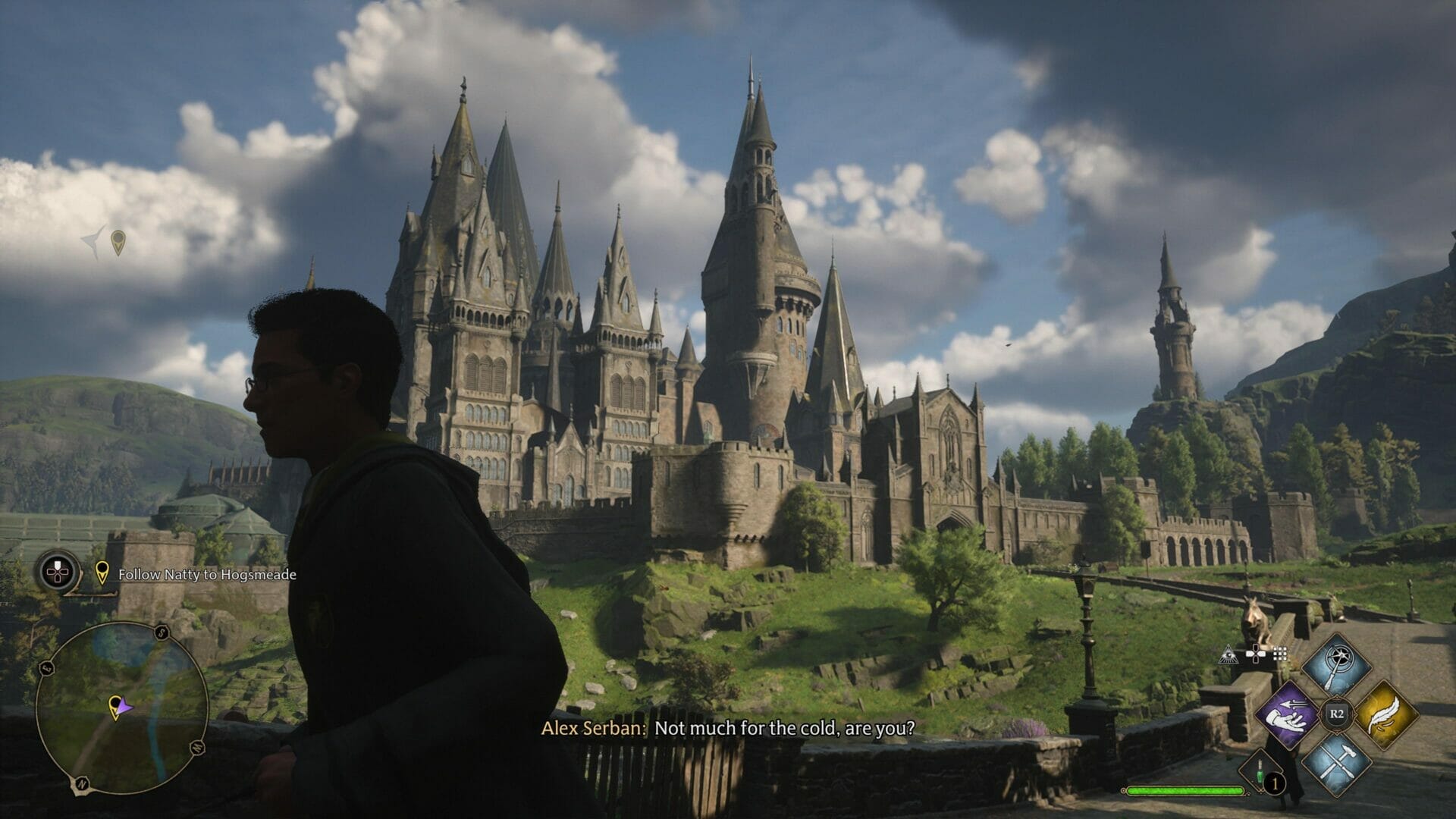Viewport: 1456px width, 819px height.
Task: Click the Follow Natty to Hogsmeade objective
Action: (206, 575)
